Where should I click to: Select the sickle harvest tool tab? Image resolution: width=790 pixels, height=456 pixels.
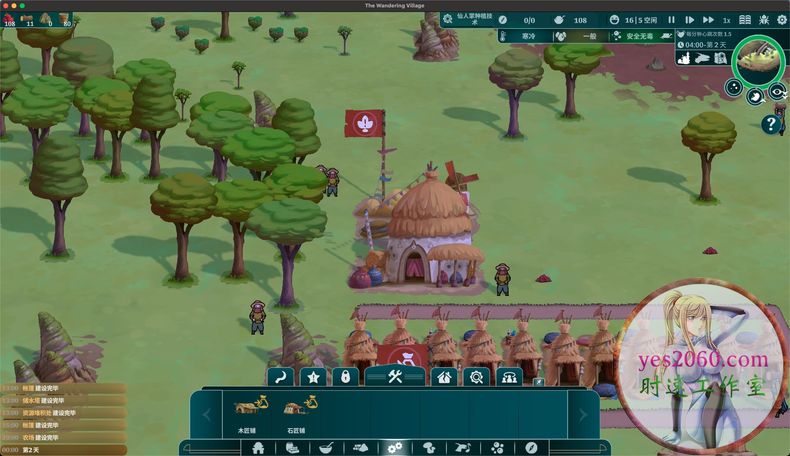282,377
